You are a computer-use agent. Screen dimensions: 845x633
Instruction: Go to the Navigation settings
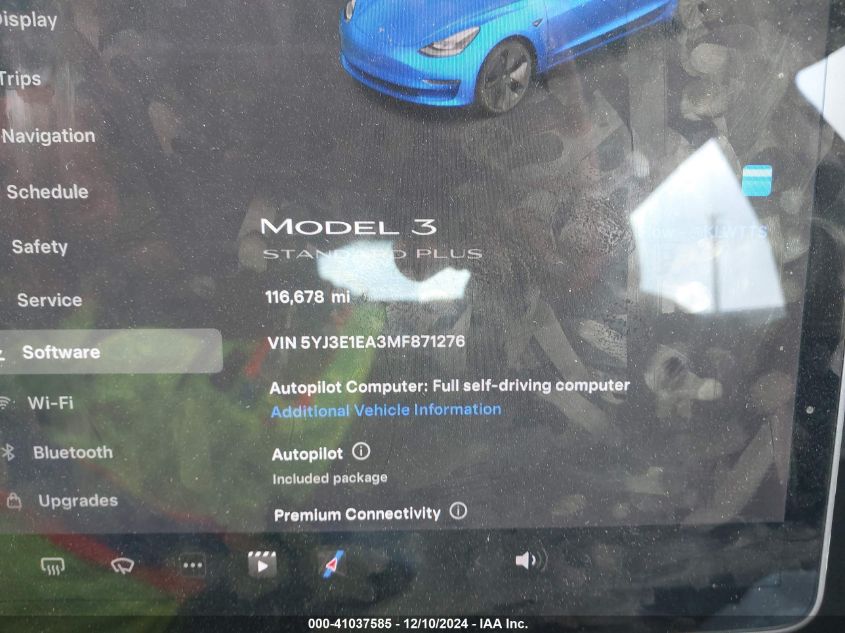coord(49,136)
